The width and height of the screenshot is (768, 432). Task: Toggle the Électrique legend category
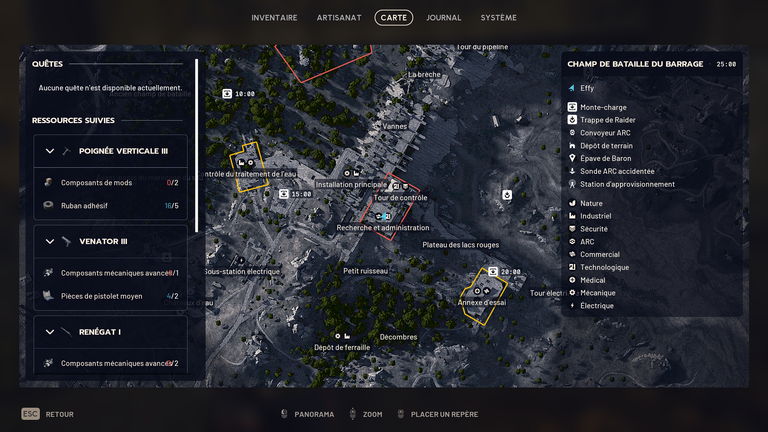click(596, 306)
